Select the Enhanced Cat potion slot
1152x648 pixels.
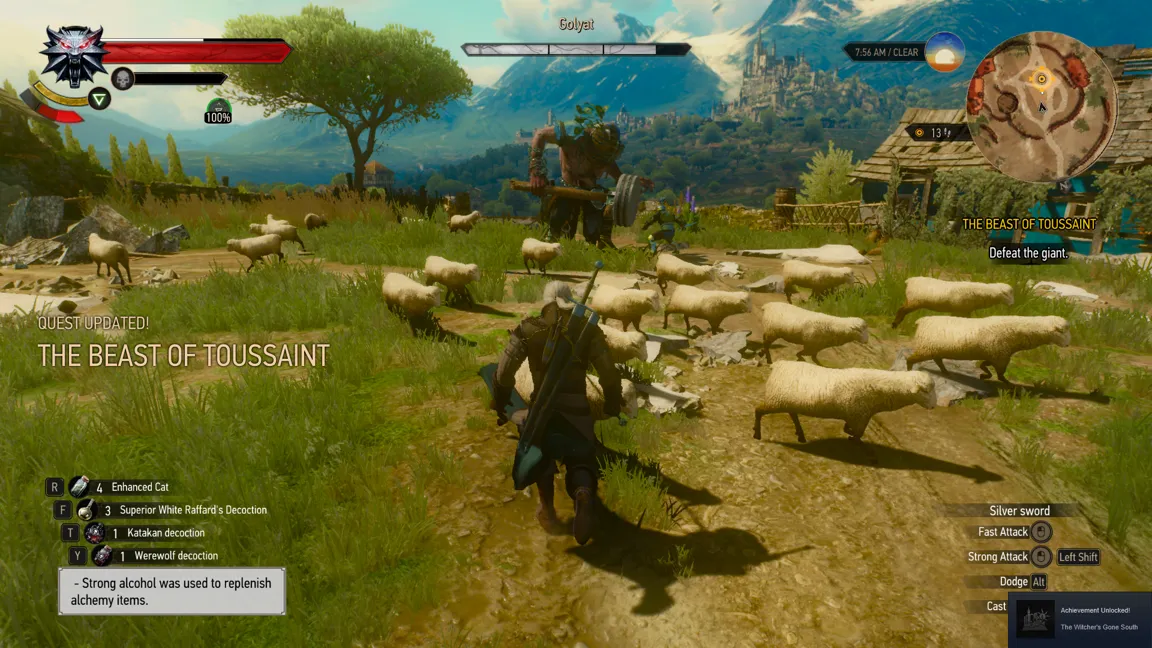click(79, 487)
